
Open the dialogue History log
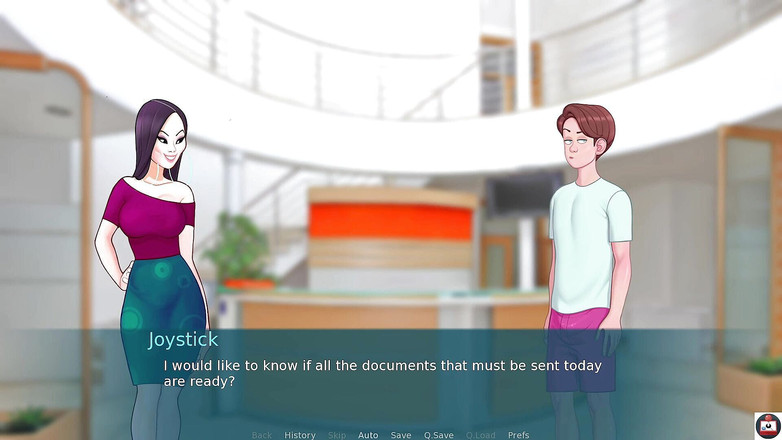click(x=299, y=435)
